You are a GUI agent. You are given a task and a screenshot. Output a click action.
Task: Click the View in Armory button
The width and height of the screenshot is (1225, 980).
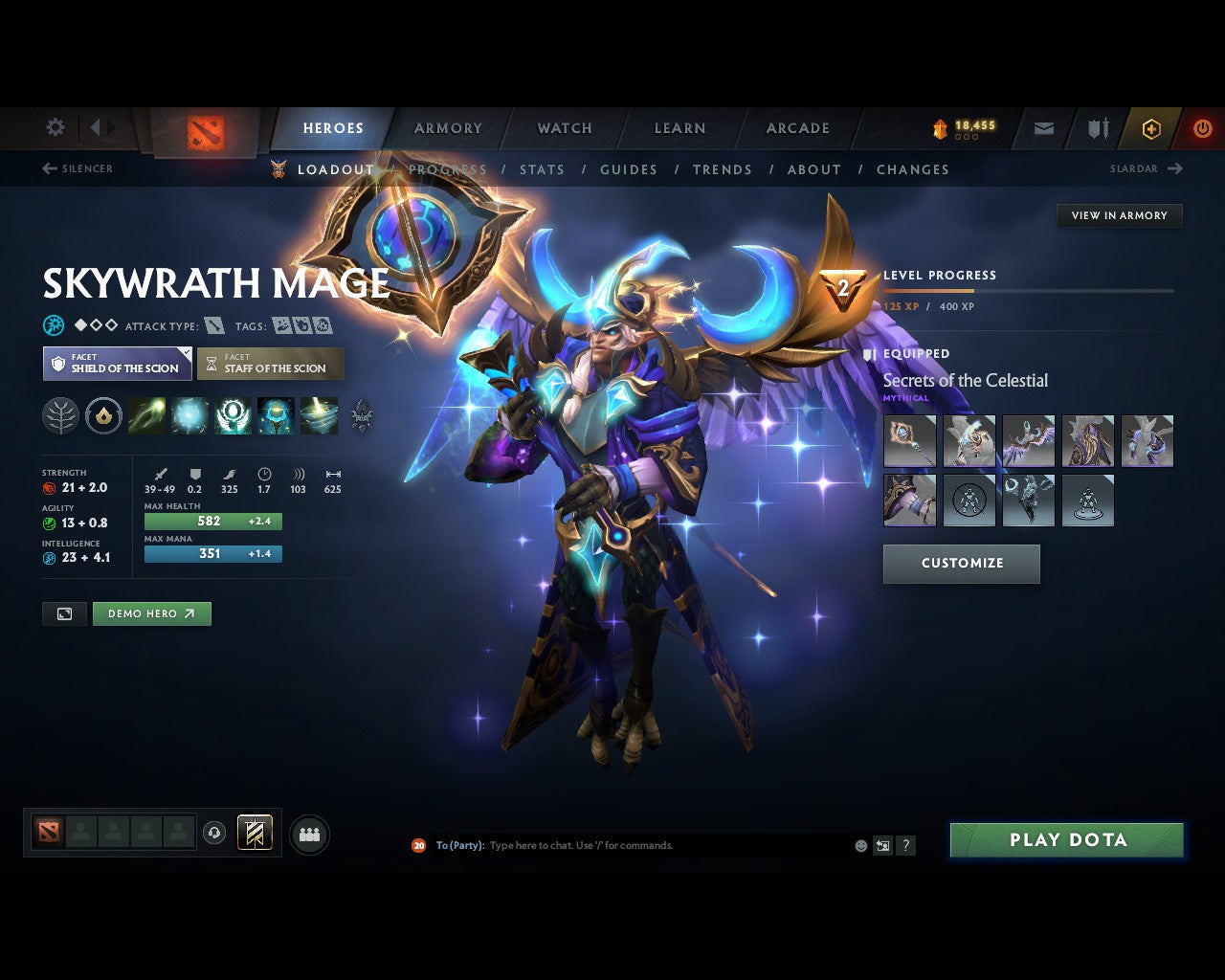(x=1119, y=215)
